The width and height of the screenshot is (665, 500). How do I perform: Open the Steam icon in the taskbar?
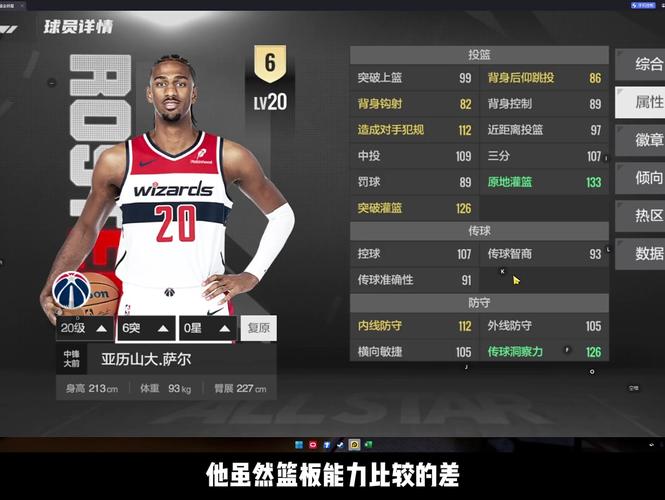coord(340,444)
